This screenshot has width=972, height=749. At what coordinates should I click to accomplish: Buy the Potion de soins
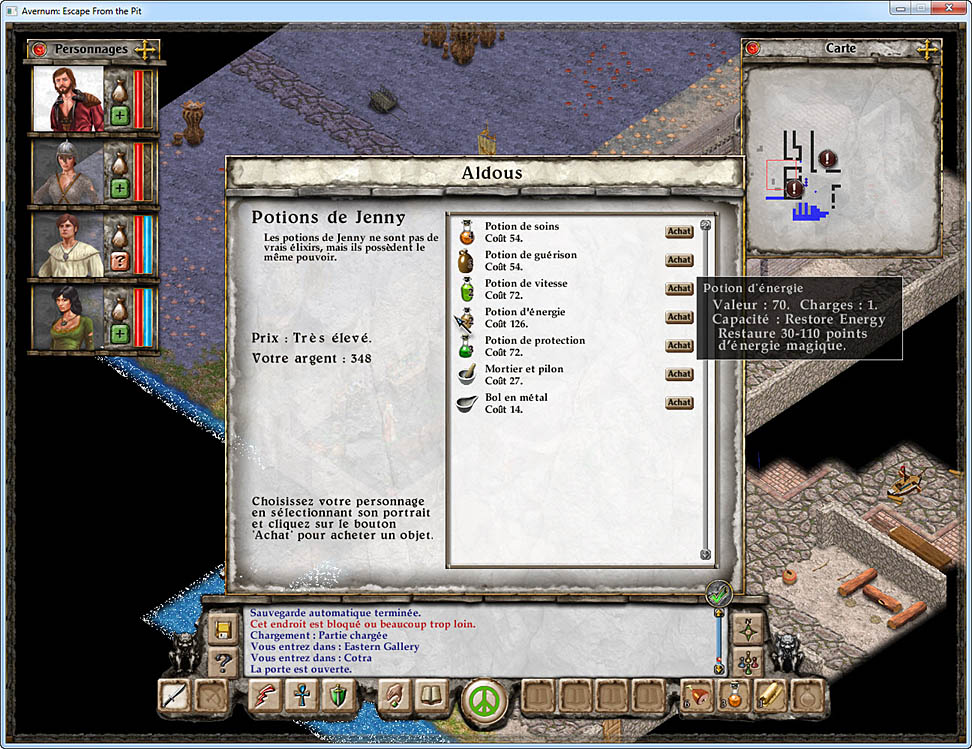pyautogui.click(x=679, y=232)
